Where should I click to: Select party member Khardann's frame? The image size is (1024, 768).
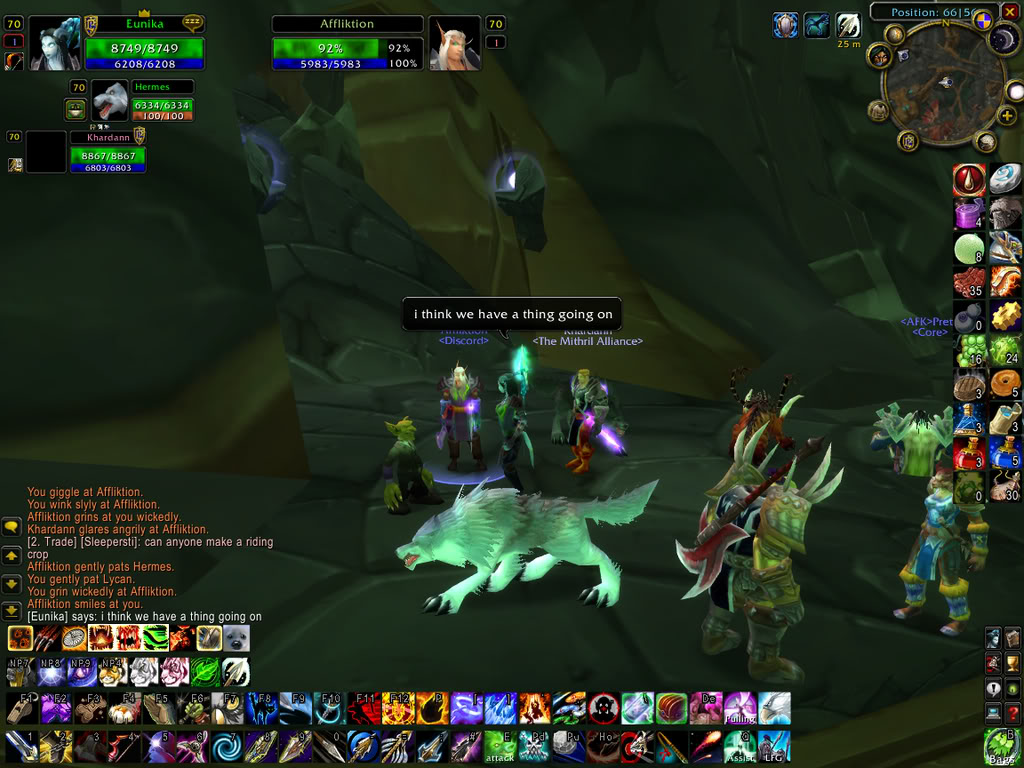click(x=107, y=154)
